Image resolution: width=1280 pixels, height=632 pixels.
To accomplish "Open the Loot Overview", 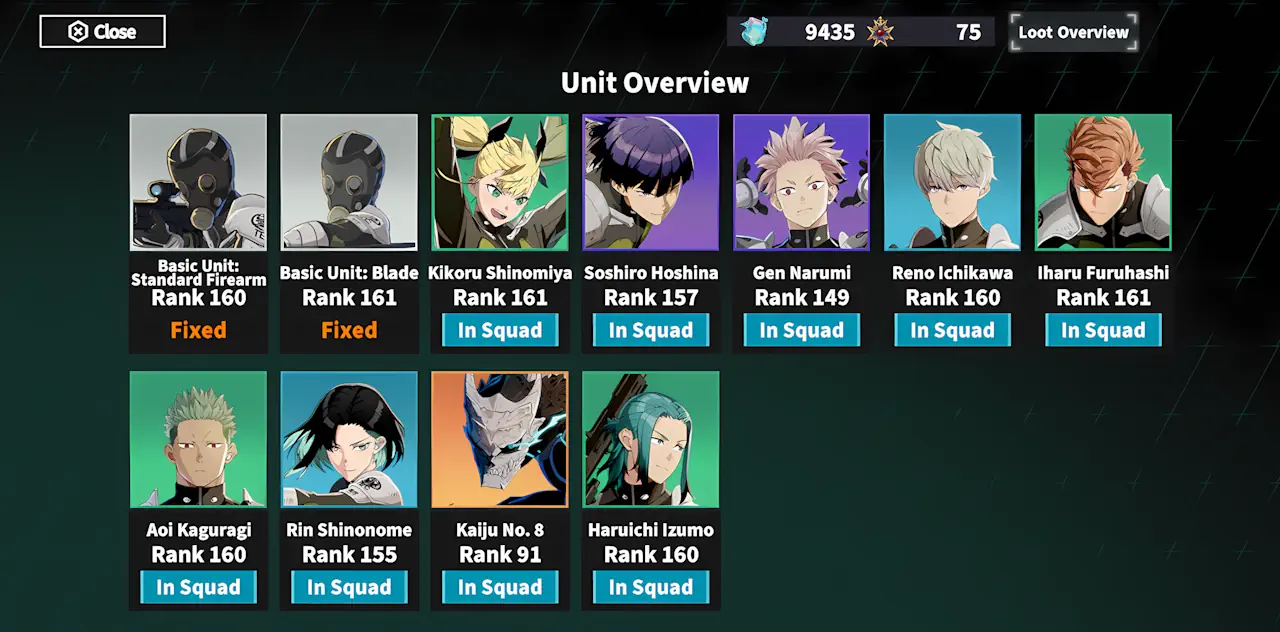I will click(1073, 32).
